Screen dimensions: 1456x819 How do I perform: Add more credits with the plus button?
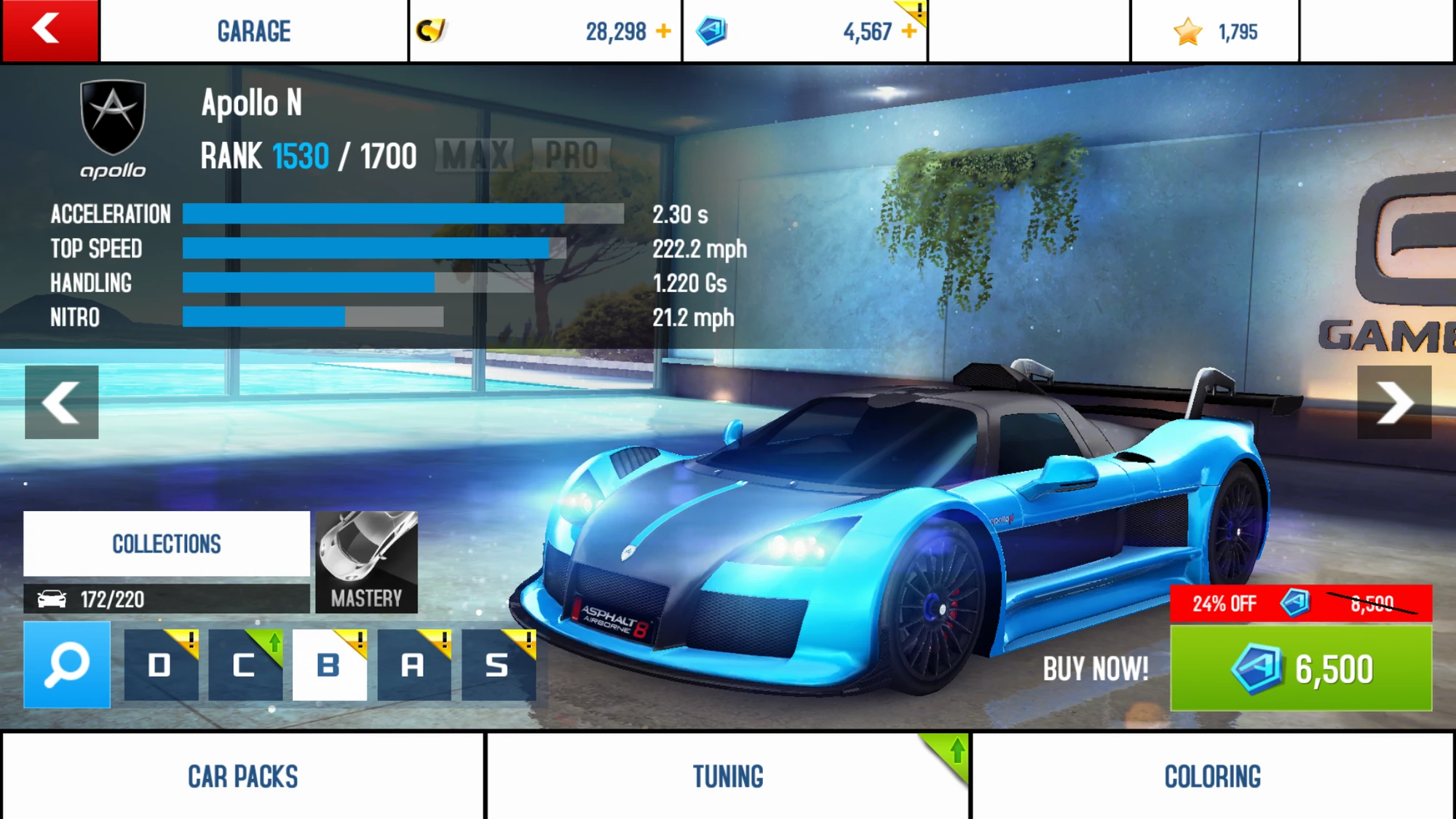(663, 31)
